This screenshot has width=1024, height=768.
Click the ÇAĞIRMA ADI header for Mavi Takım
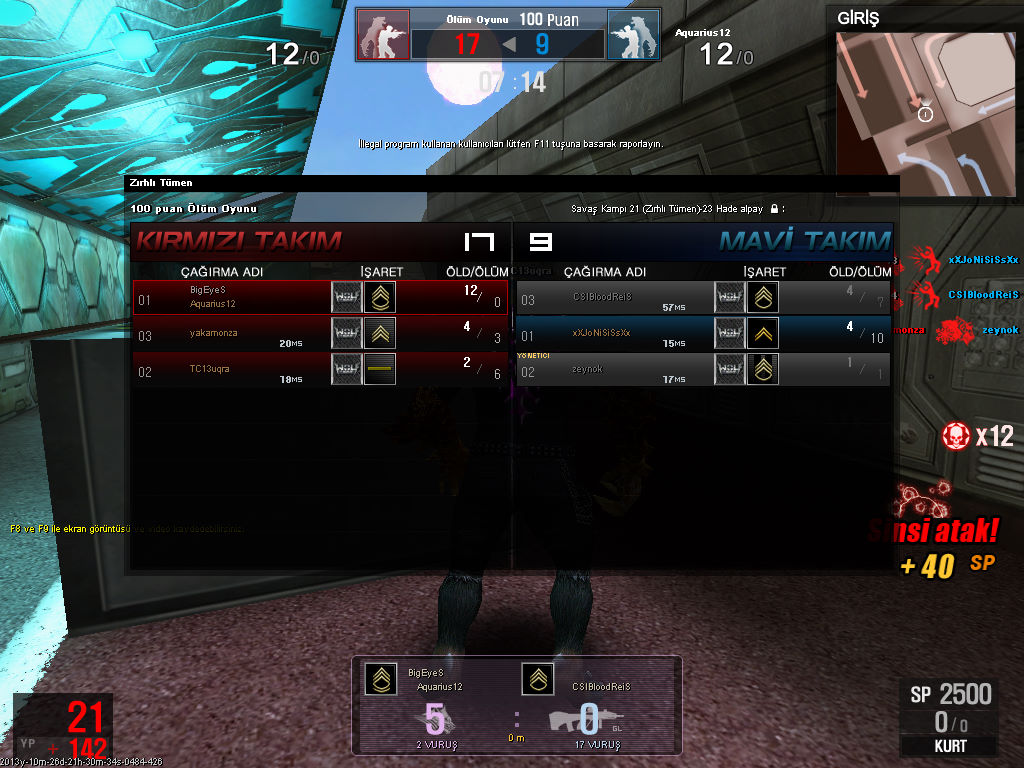click(605, 272)
